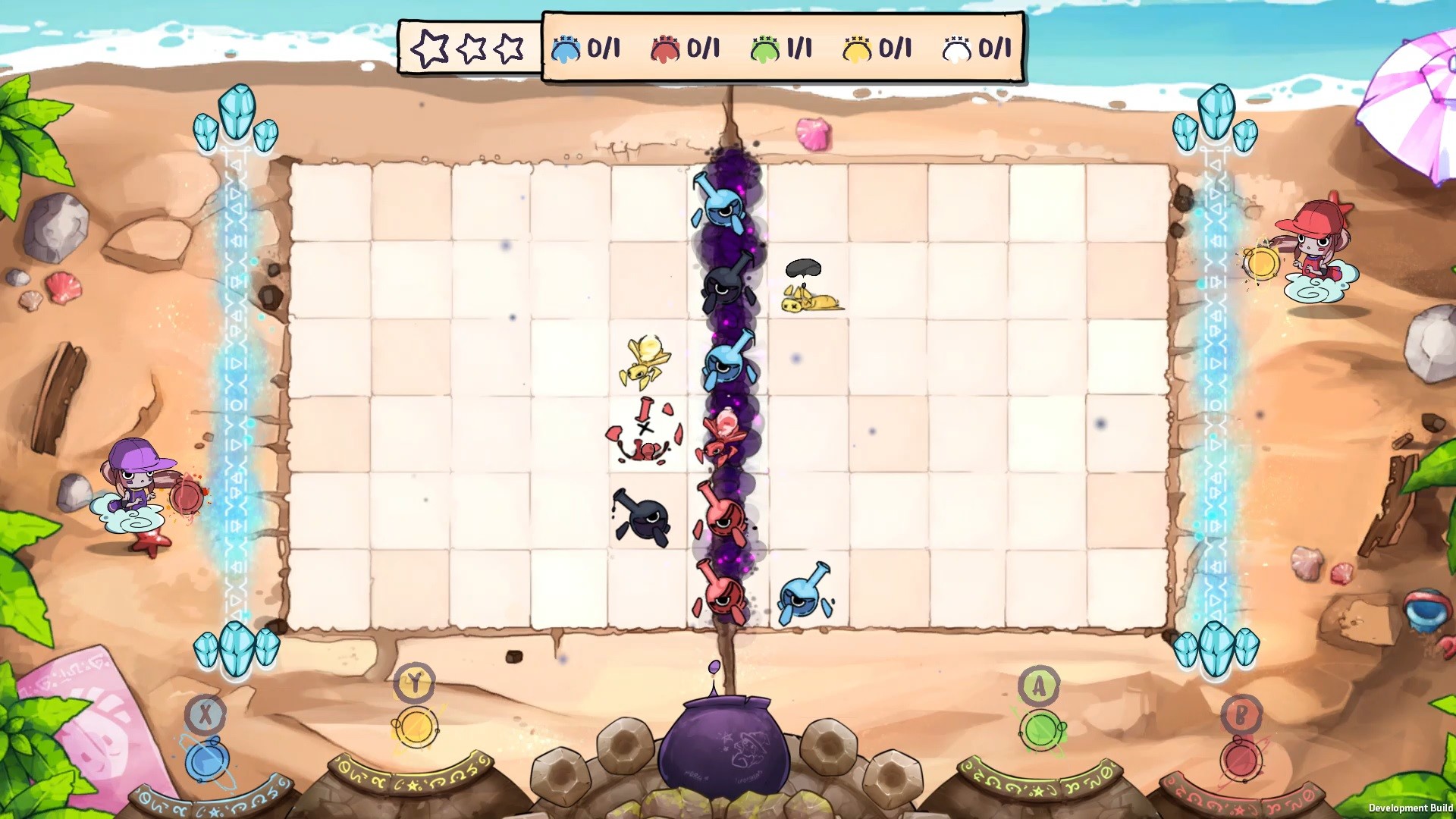Toggle the first star in the rating panel
The image size is (1456, 819).
tap(431, 47)
